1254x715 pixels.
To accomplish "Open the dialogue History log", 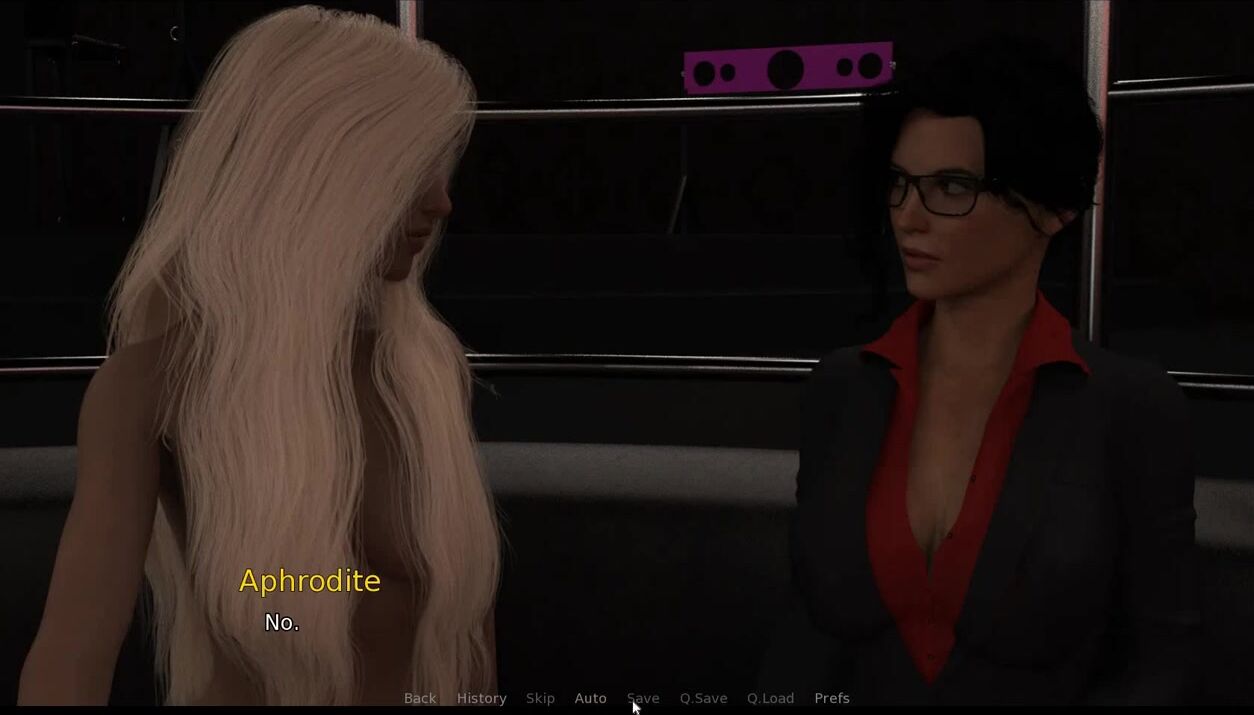I will tap(481, 698).
